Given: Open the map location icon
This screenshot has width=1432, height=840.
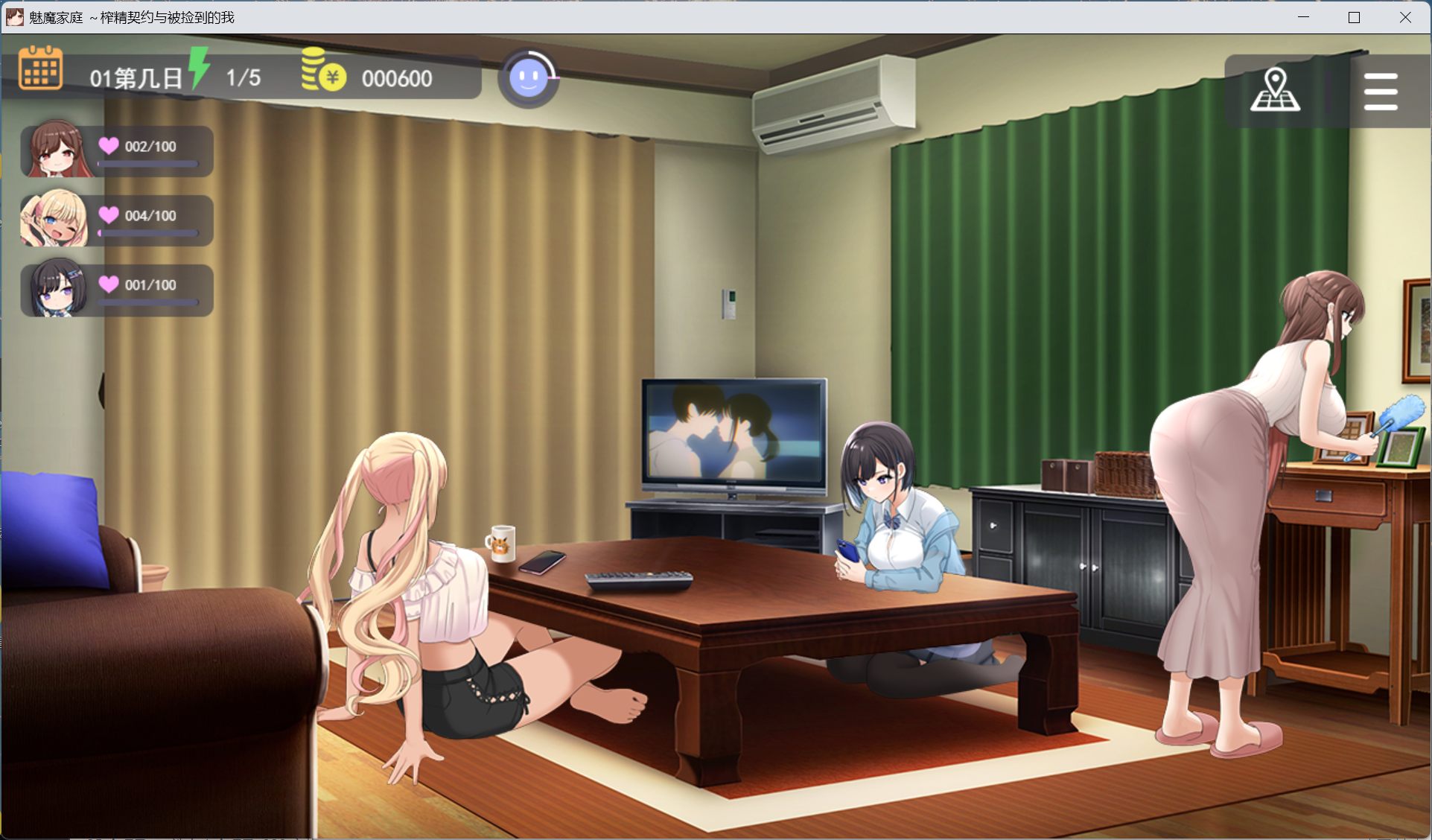Looking at the screenshot, I should [1275, 91].
